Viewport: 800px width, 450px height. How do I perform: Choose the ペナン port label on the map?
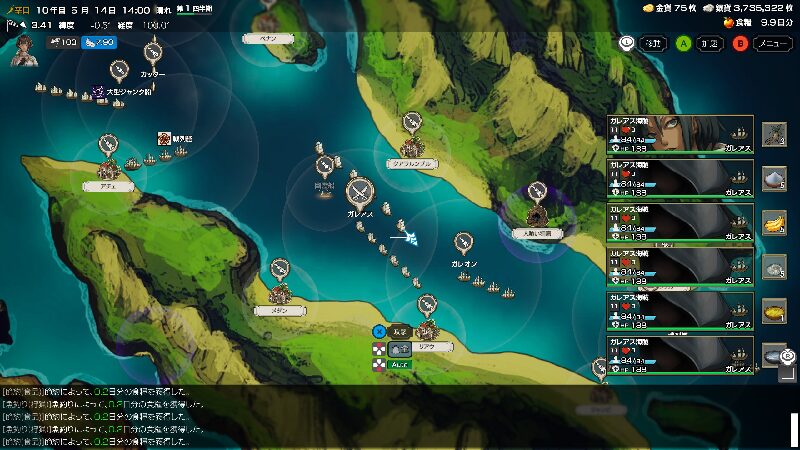[x=268, y=38]
